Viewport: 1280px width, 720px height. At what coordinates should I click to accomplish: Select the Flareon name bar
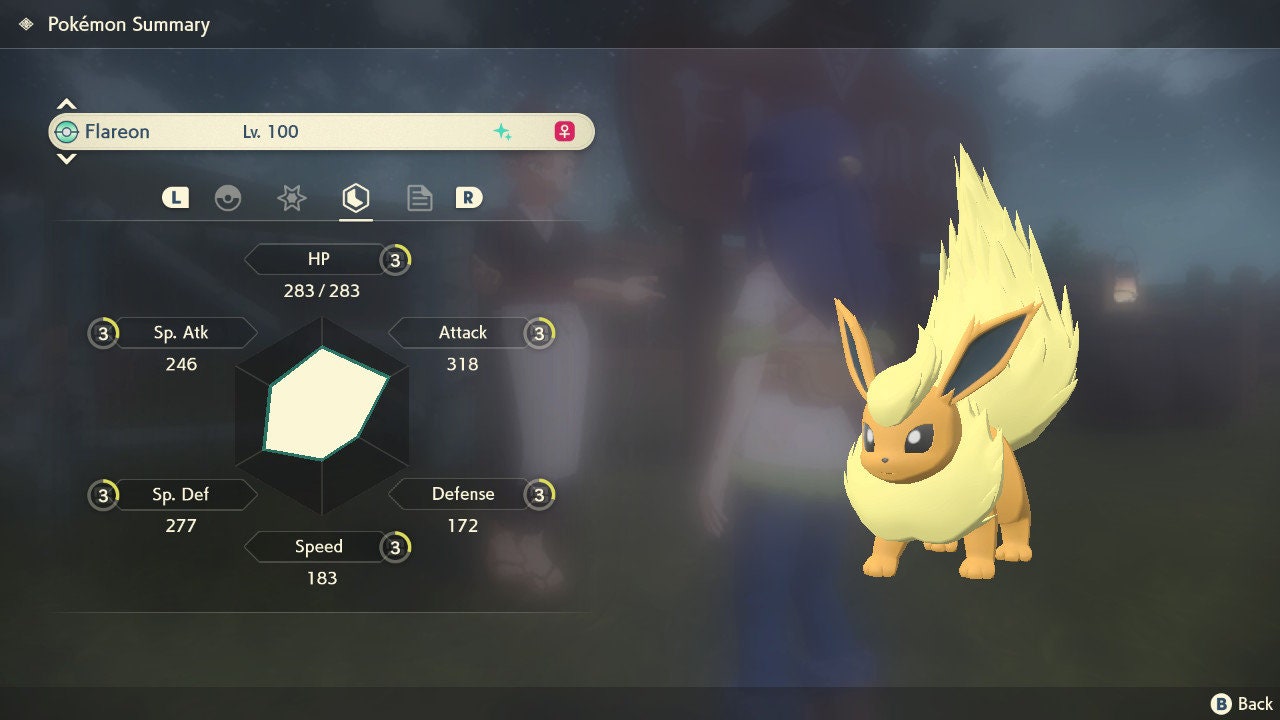pyautogui.click(x=321, y=132)
